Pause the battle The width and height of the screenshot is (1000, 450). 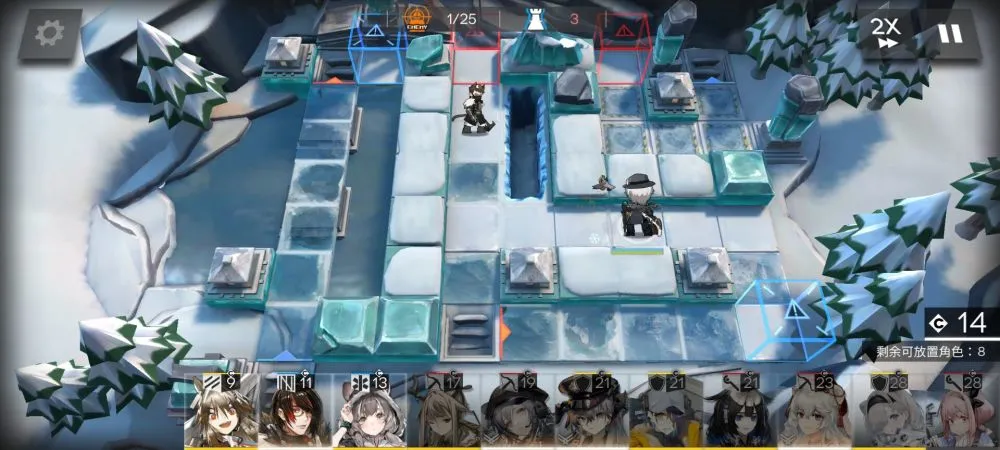(x=949, y=34)
